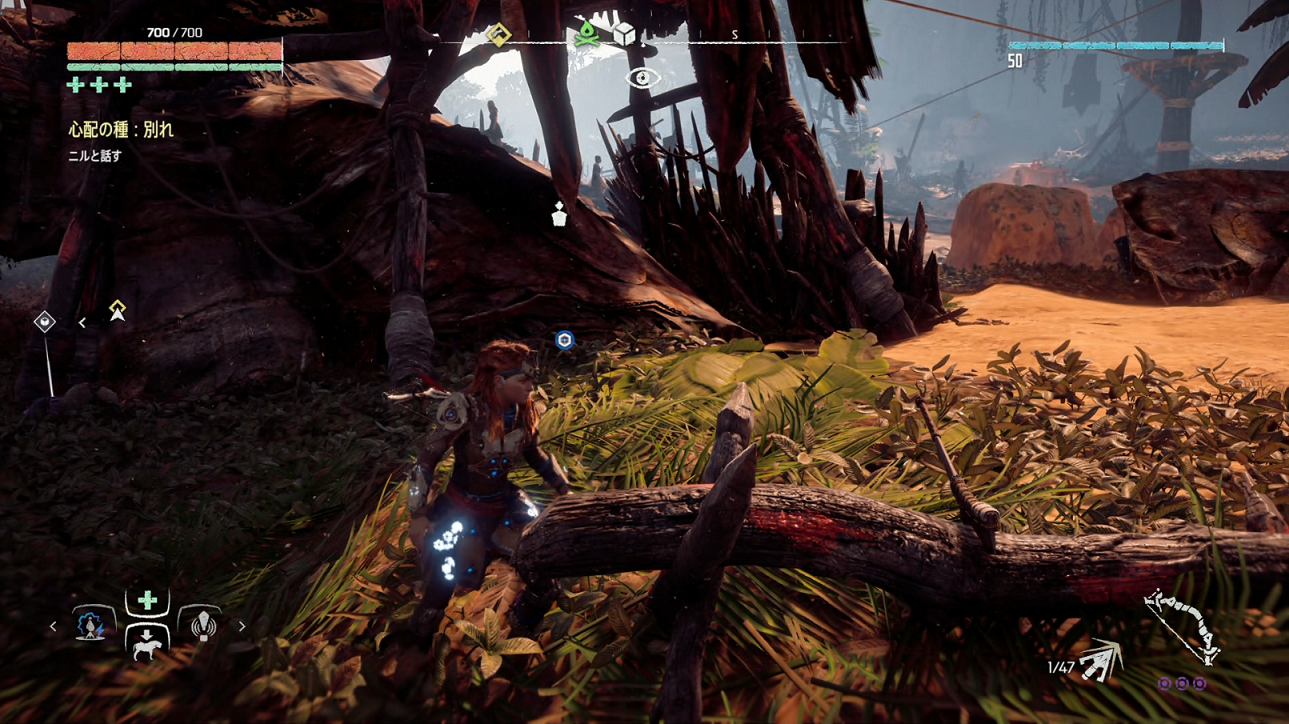Select the lure call tool icon

pyautogui.click(x=203, y=626)
